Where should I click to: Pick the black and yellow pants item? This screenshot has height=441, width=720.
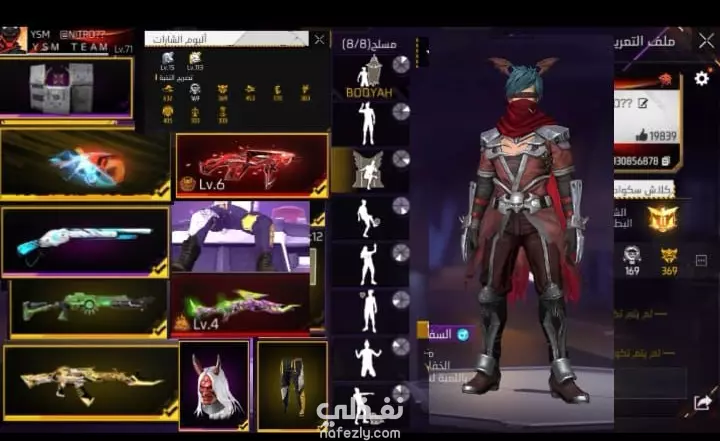tap(292, 385)
